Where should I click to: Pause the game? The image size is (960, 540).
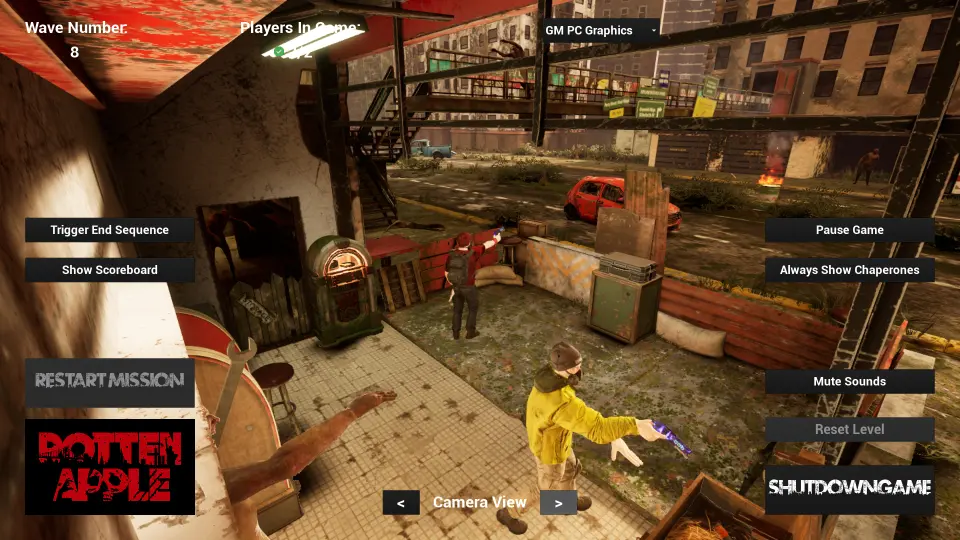(x=849, y=230)
